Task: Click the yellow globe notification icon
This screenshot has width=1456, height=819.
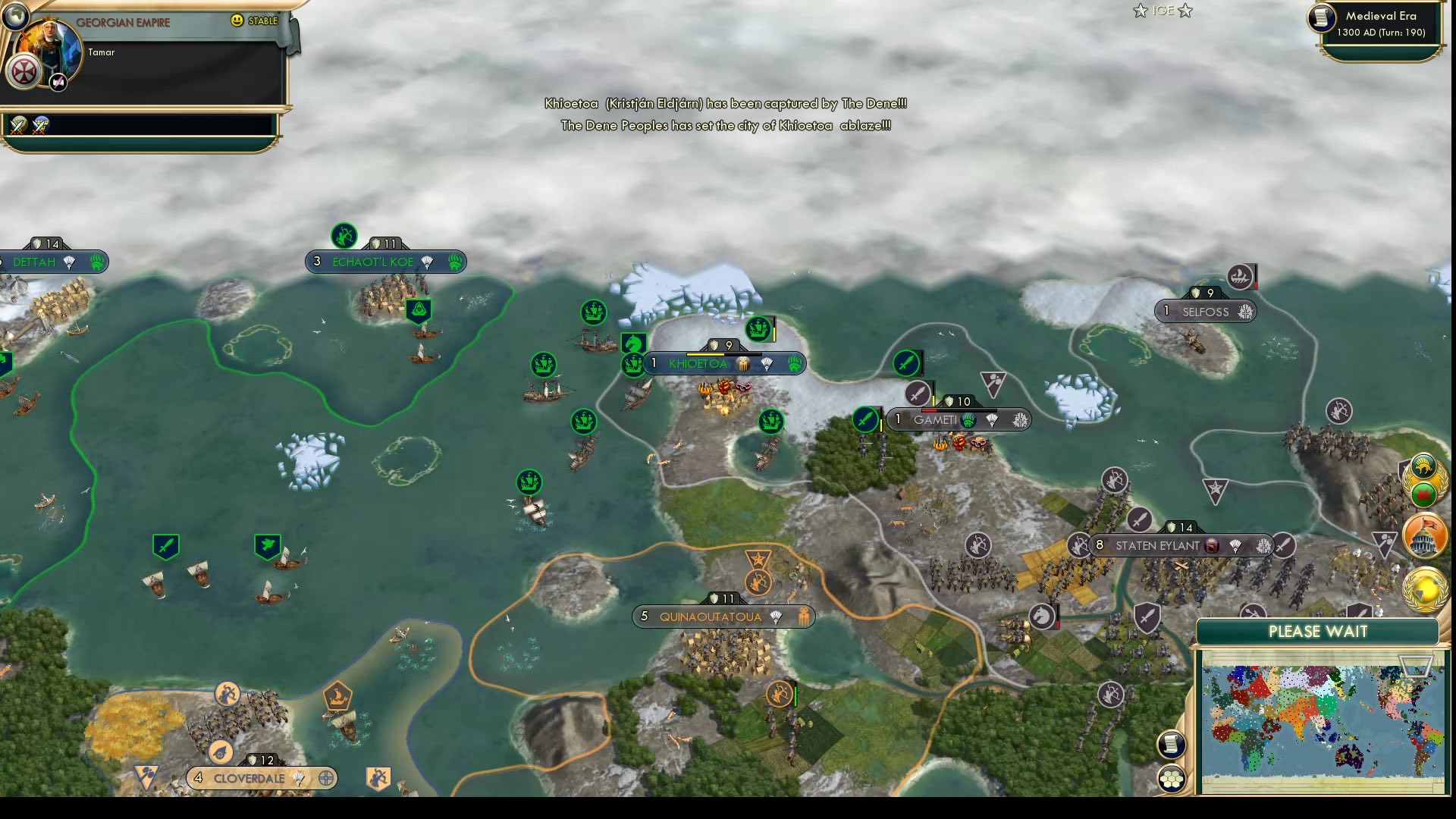Action: 1426,590
